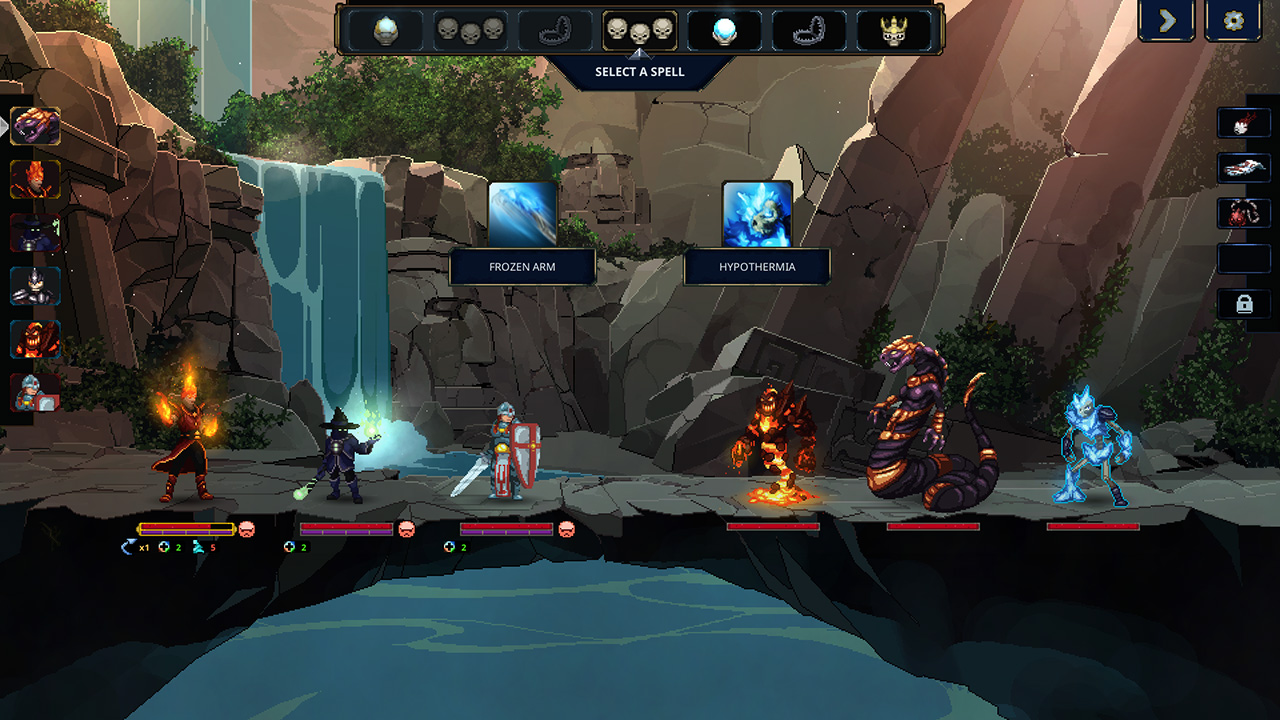Select the purple serpent turn portrait

[35, 126]
